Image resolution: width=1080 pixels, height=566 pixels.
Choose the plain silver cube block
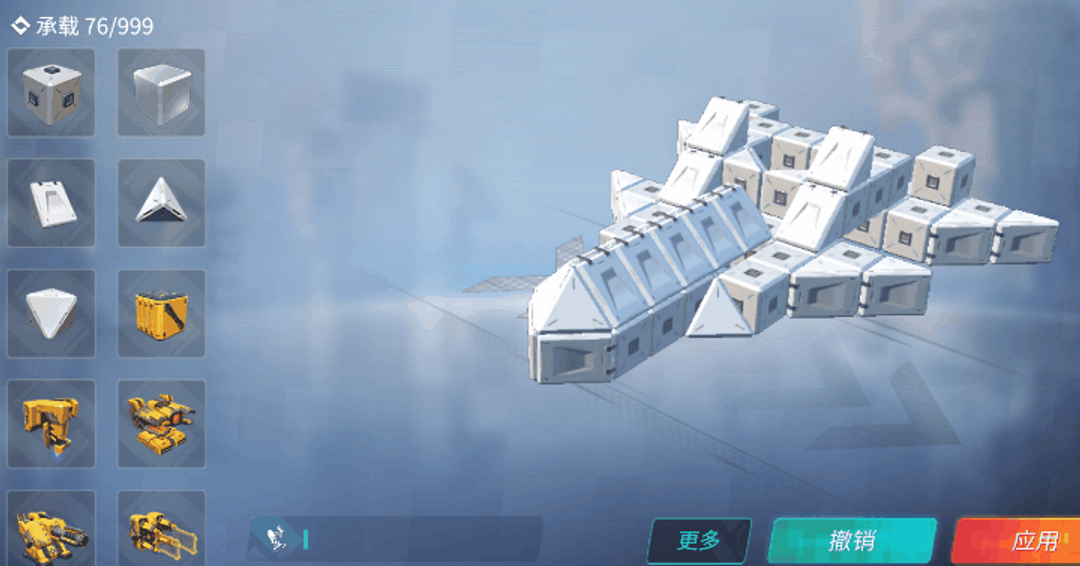point(161,92)
